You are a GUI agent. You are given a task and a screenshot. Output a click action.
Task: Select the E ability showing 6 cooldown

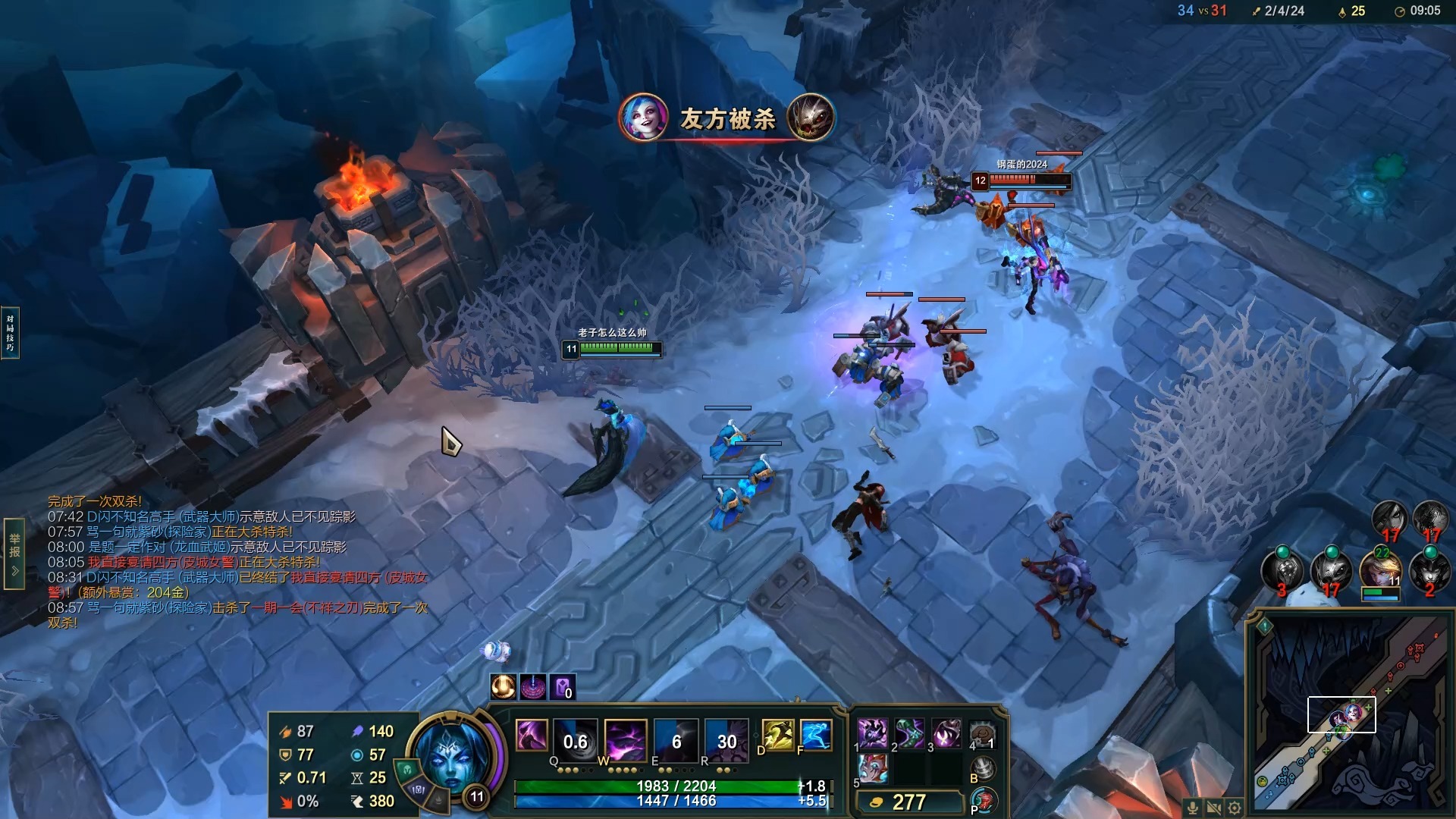point(676,740)
